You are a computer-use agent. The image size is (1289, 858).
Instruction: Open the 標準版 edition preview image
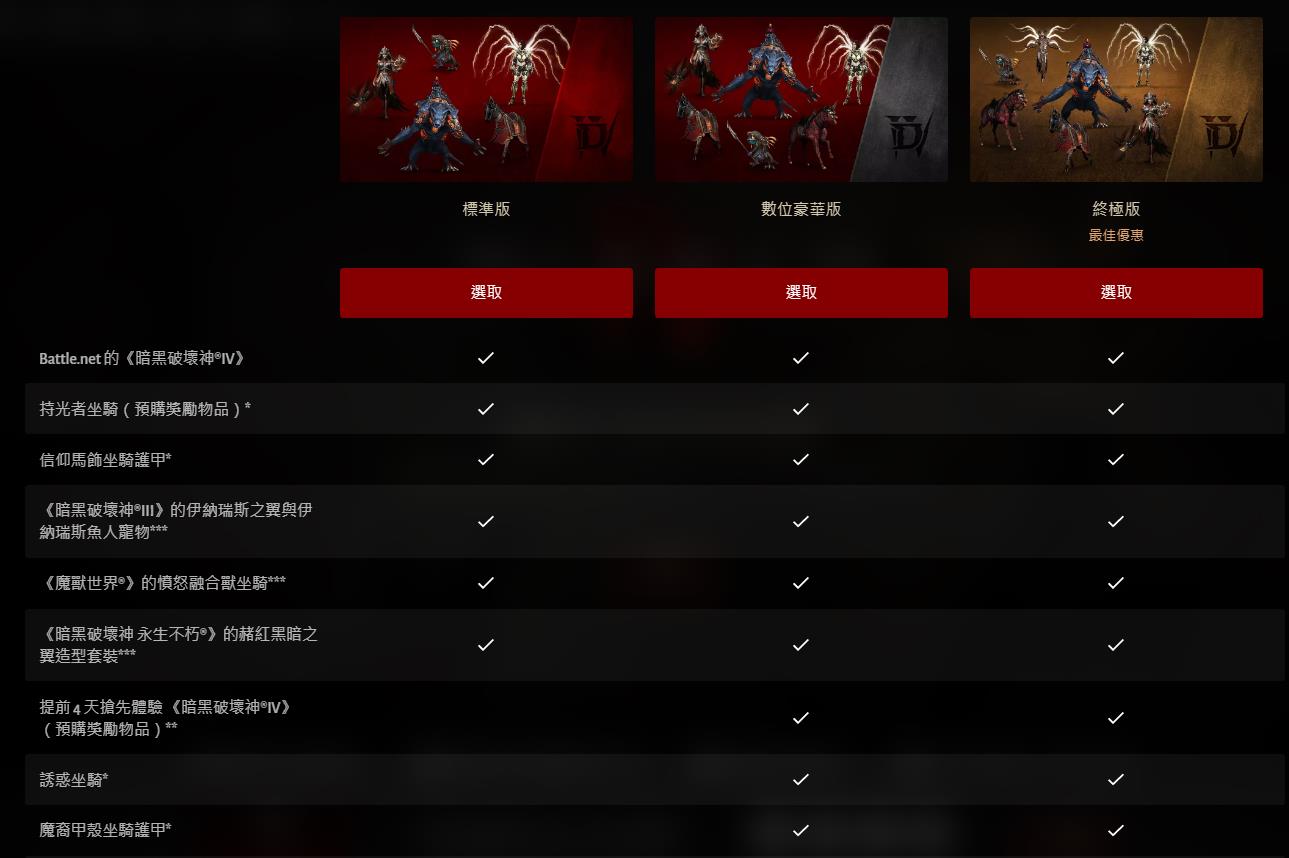click(x=486, y=99)
